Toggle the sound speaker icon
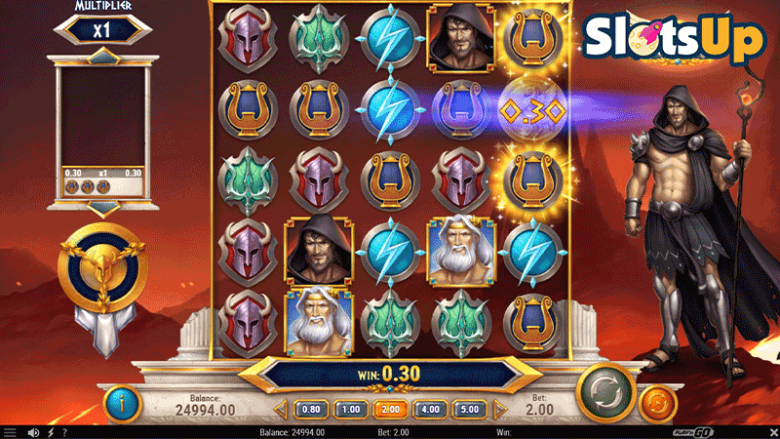This screenshot has height=439, width=780. point(33,432)
